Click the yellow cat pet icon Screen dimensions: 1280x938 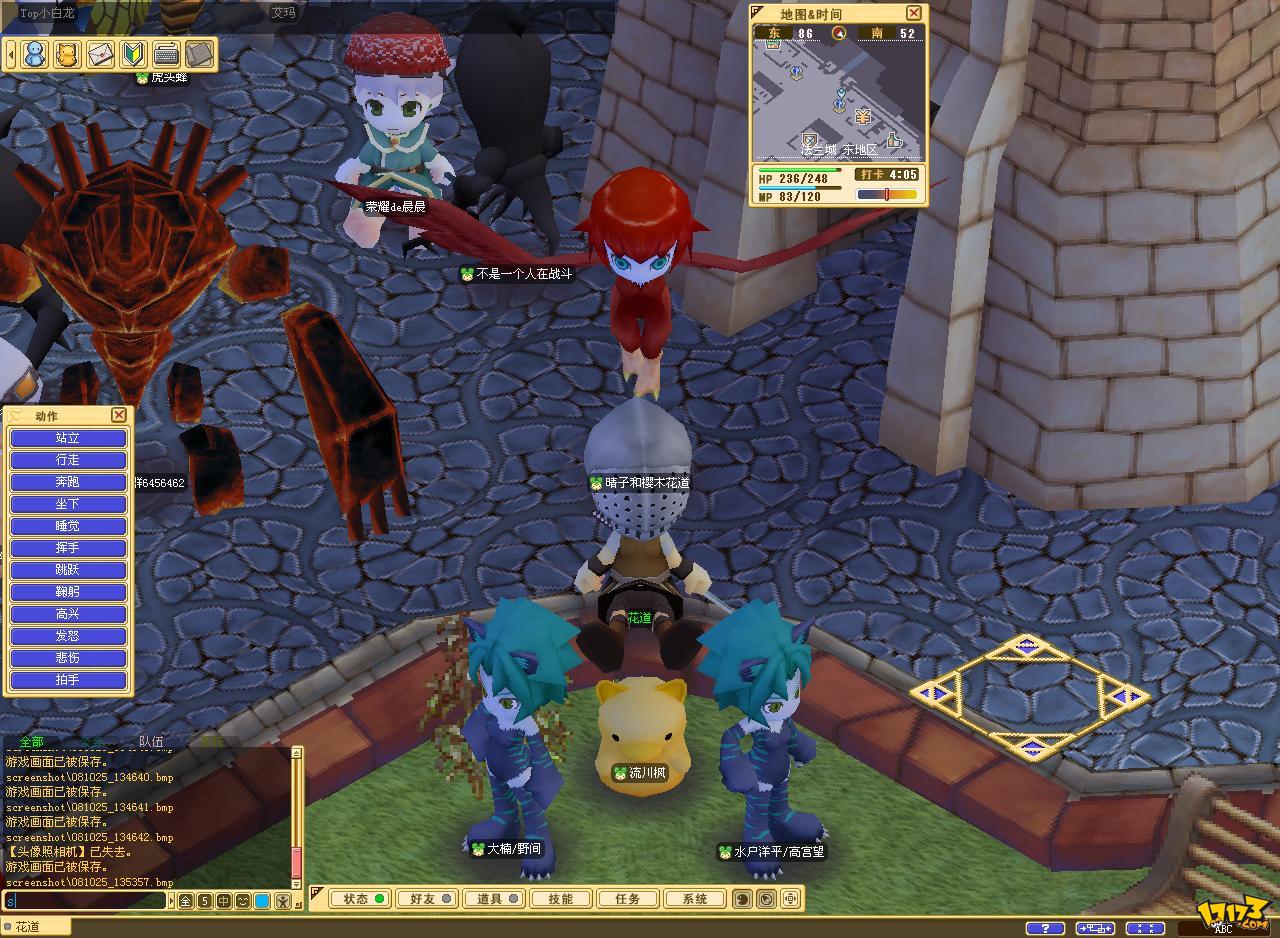(x=67, y=54)
